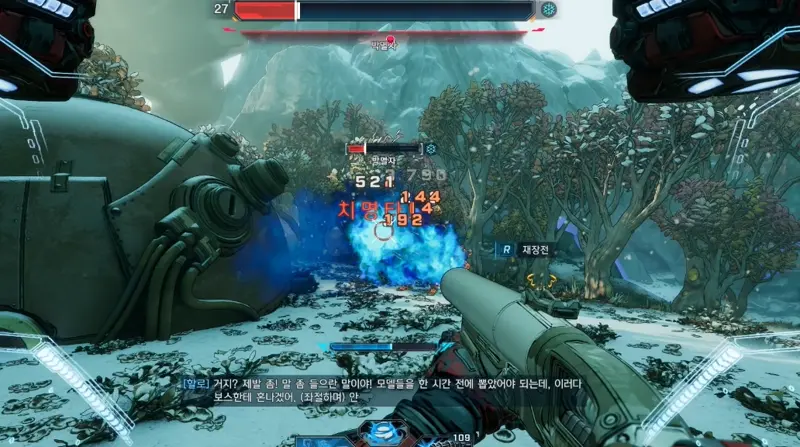
Task: Click the red boss marker on the compass
Action: coord(390,40)
